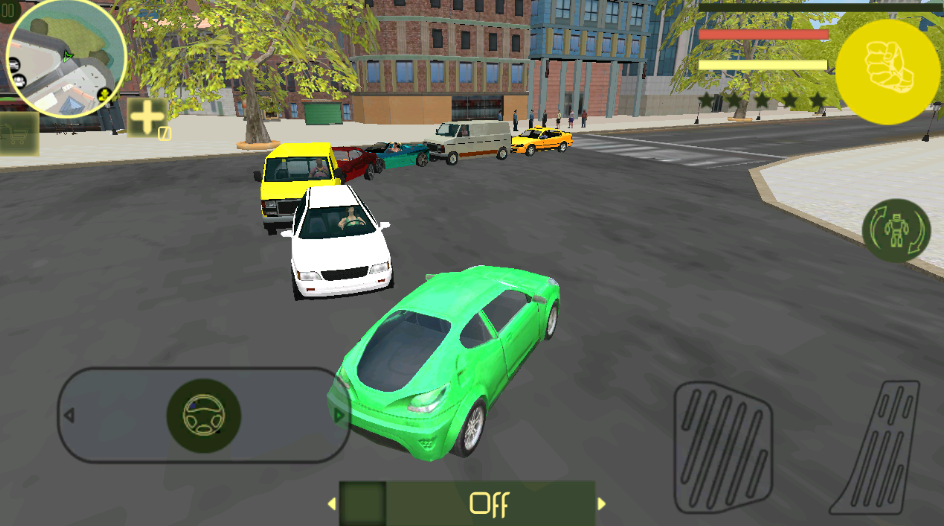Viewport: 944px width, 526px height.
Task: Tap the steering wheel control
Action: point(204,415)
